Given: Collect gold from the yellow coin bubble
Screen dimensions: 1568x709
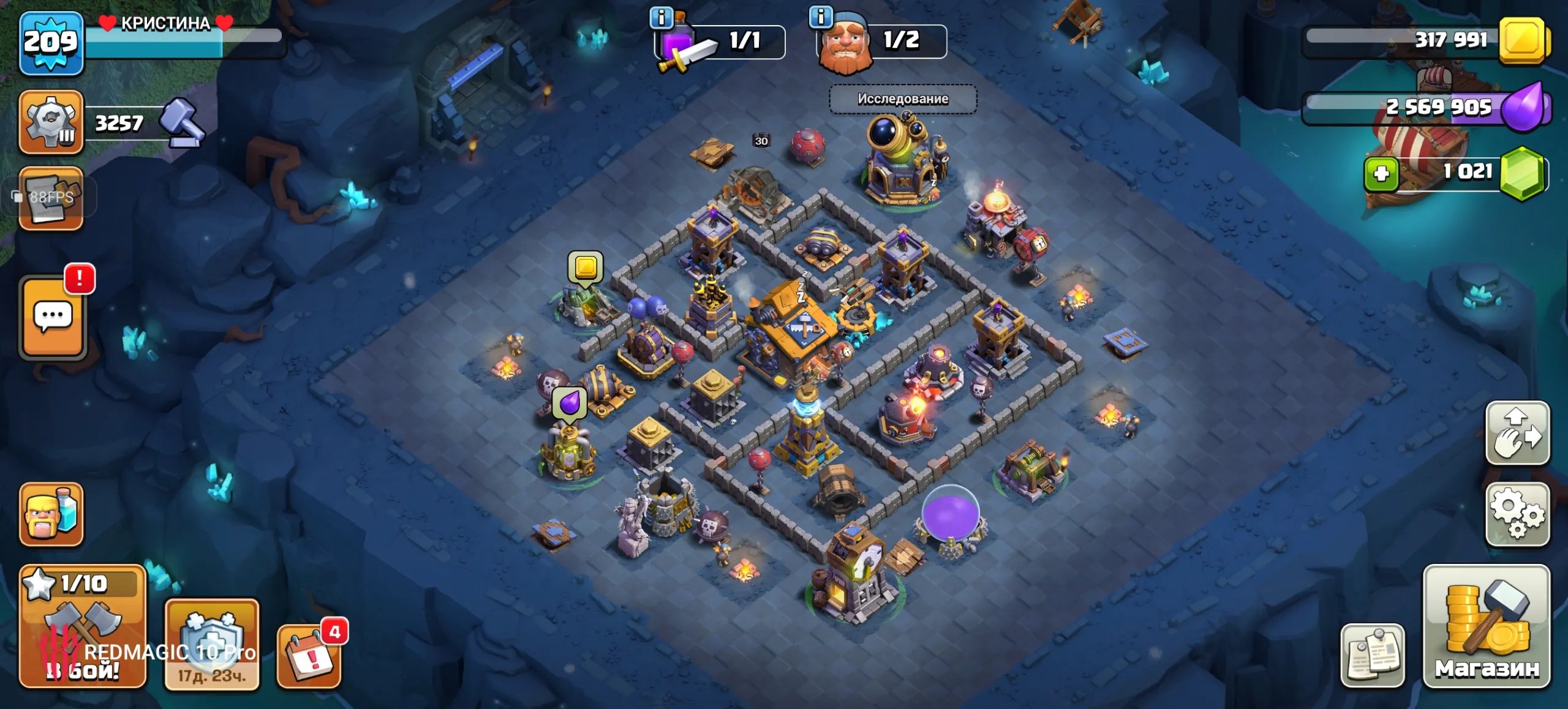Looking at the screenshot, I should (586, 268).
